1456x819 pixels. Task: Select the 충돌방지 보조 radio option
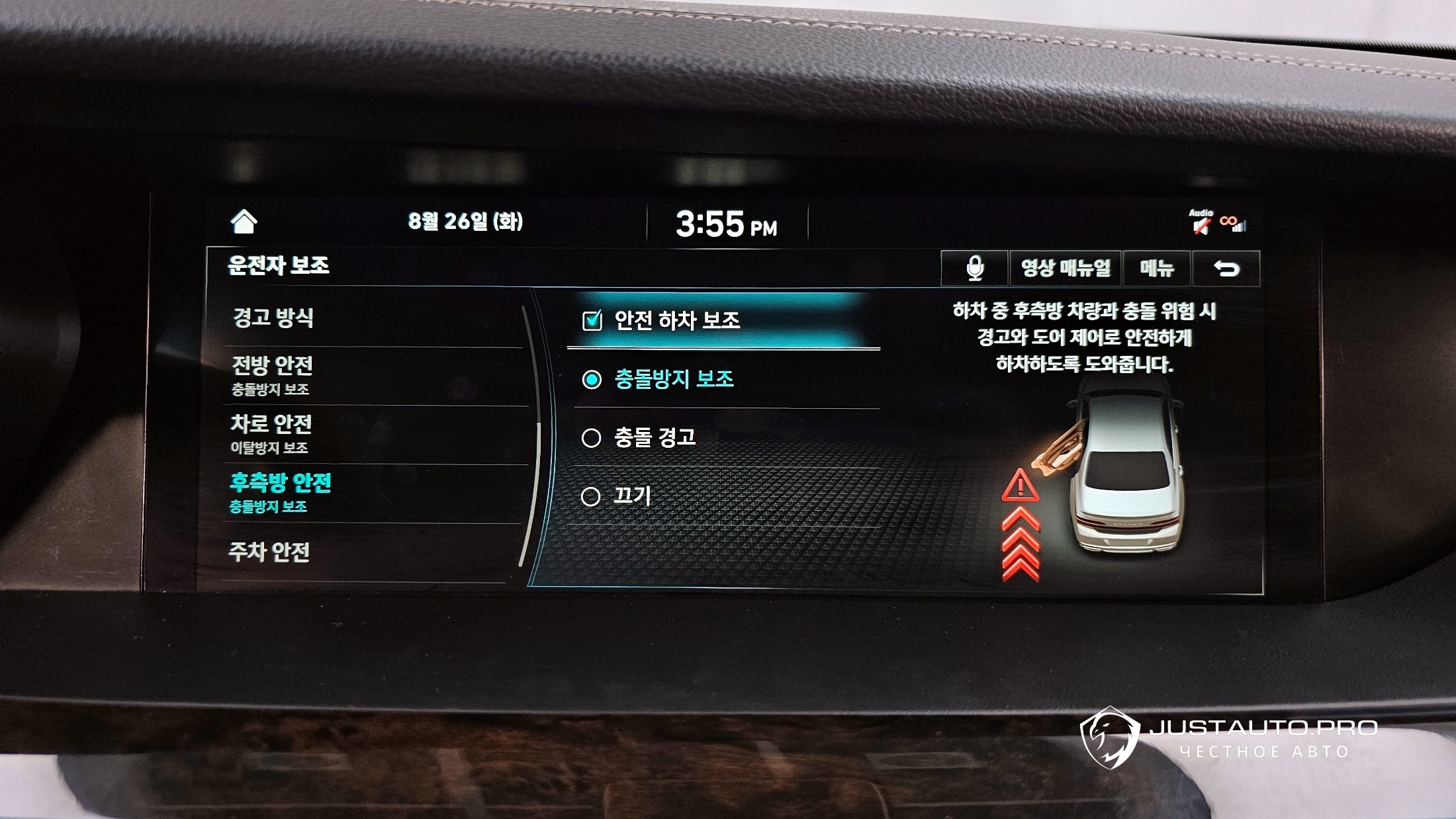591,380
